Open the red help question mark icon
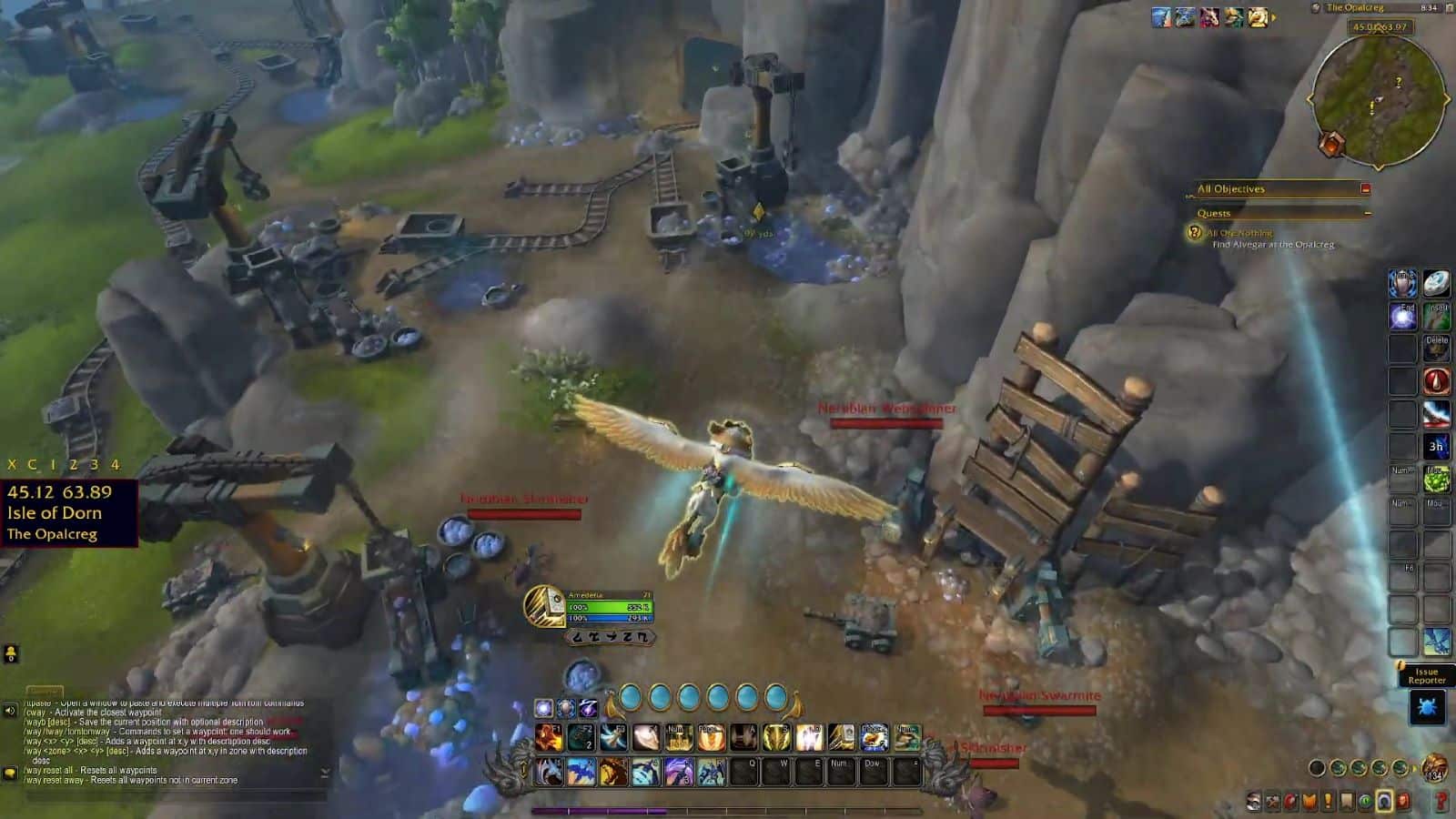 point(1441,800)
